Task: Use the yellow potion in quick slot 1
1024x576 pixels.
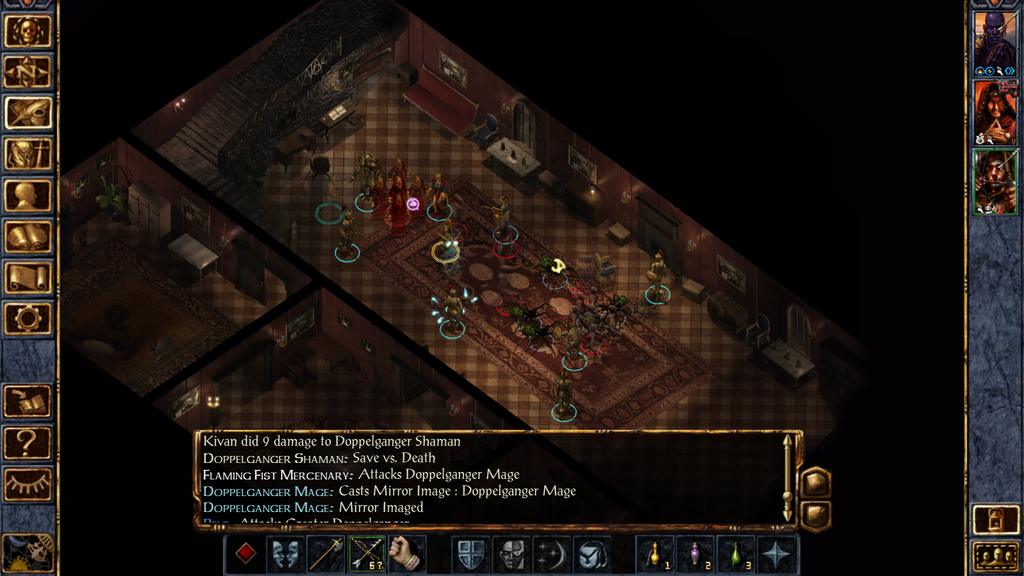Action: 654,553
